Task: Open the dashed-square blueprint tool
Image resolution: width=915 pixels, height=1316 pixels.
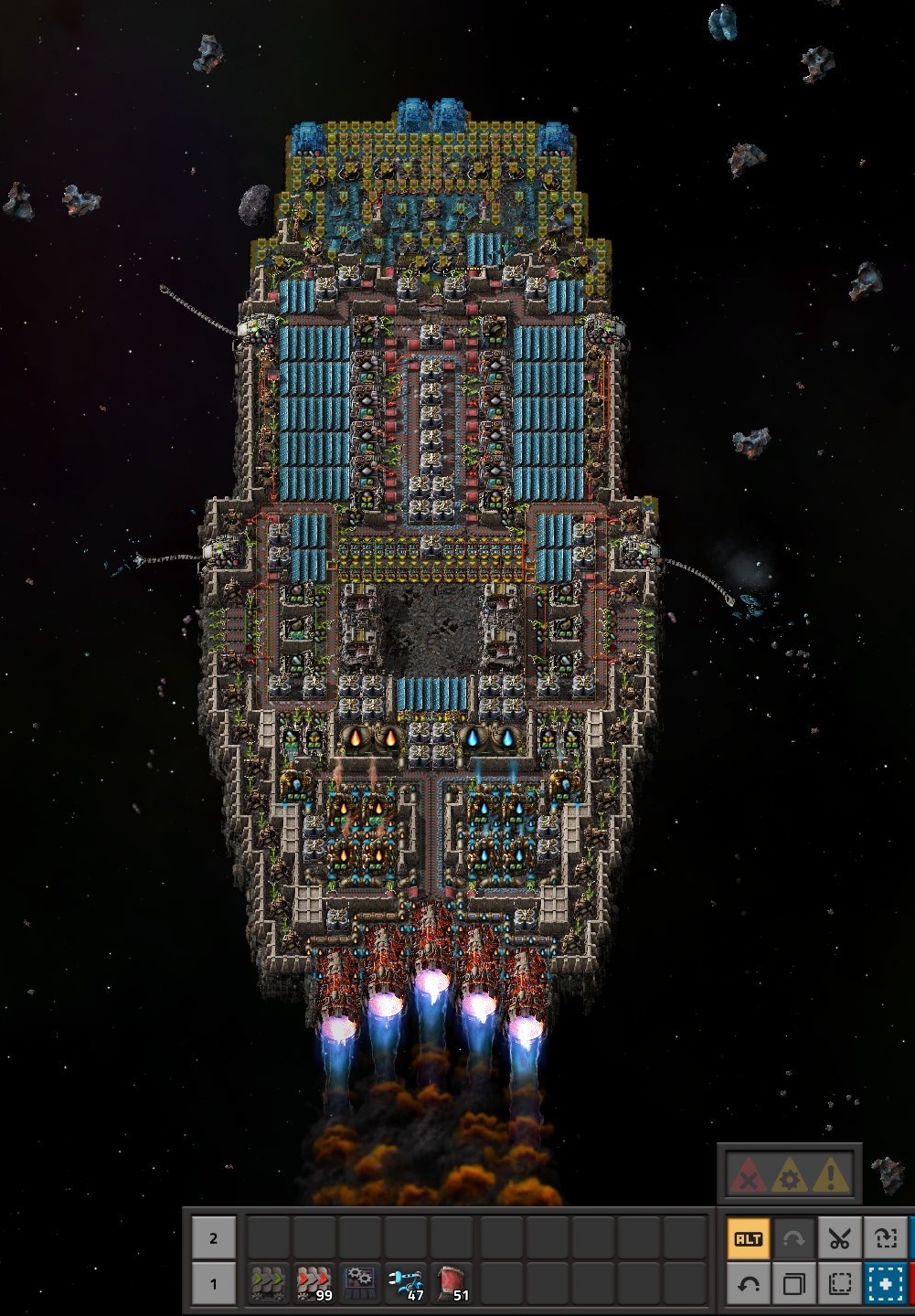Action: click(x=839, y=1284)
